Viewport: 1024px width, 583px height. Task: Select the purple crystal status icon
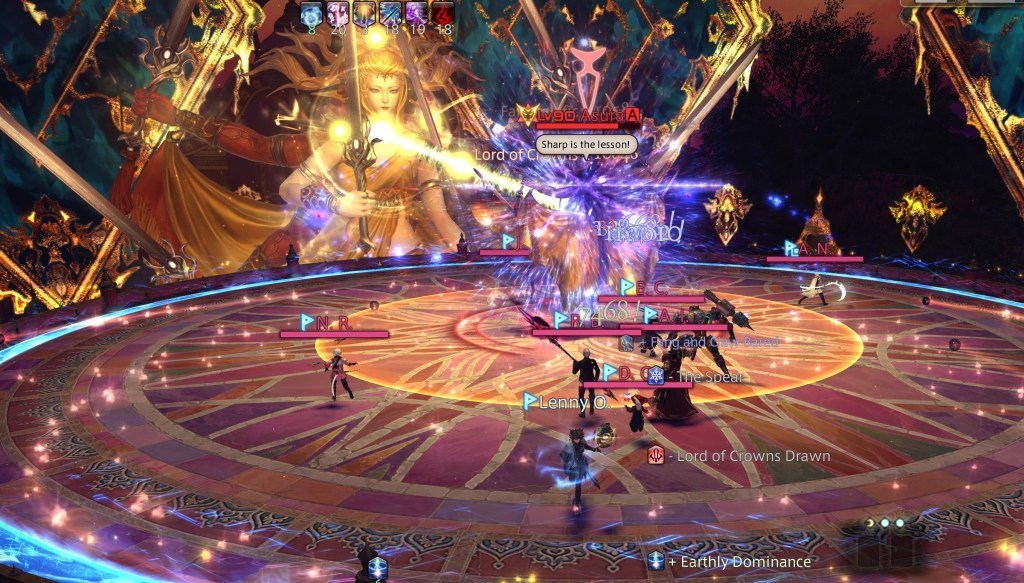coord(416,12)
